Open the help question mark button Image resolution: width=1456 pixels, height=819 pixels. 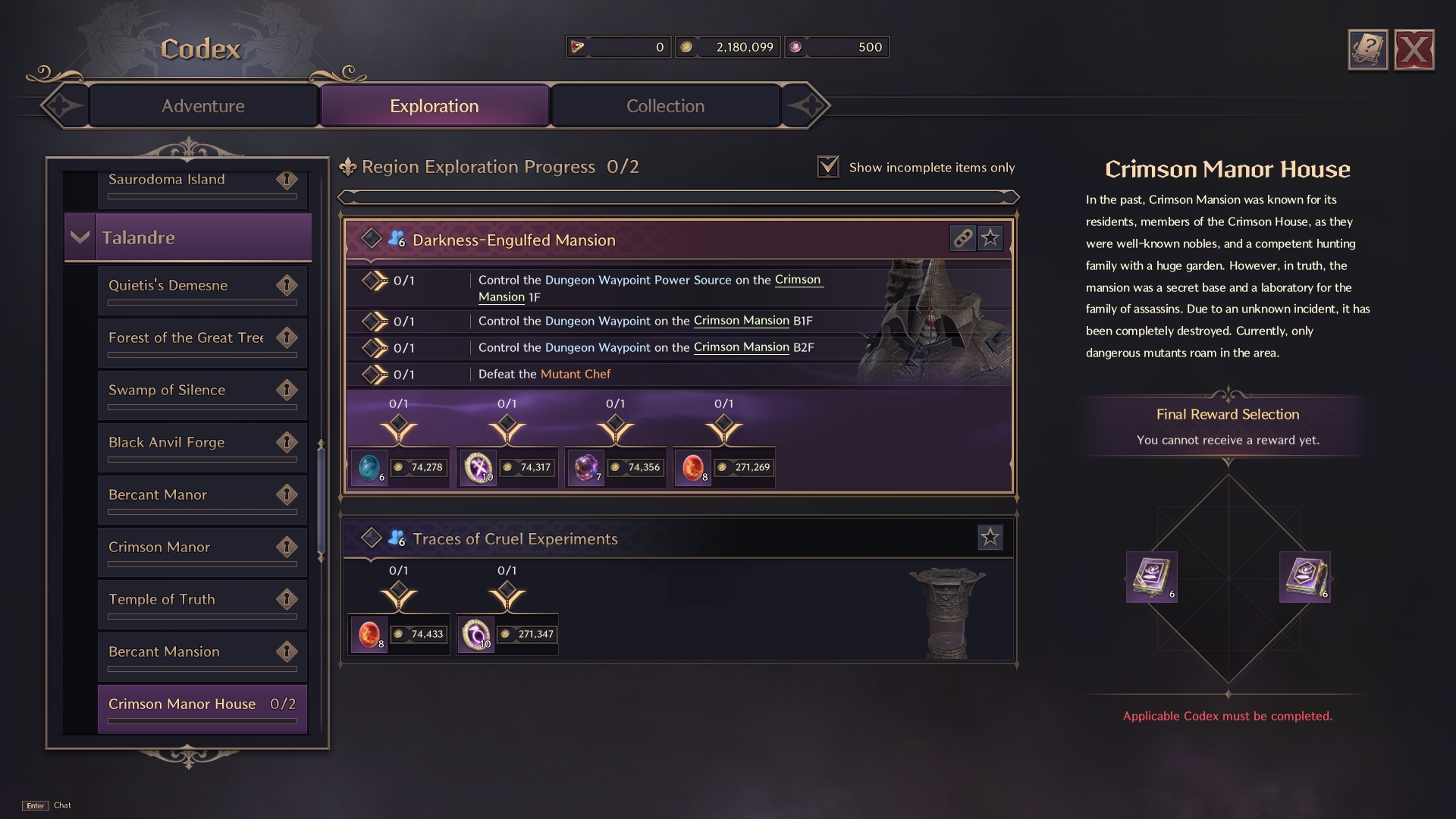tap(1367, 50)
